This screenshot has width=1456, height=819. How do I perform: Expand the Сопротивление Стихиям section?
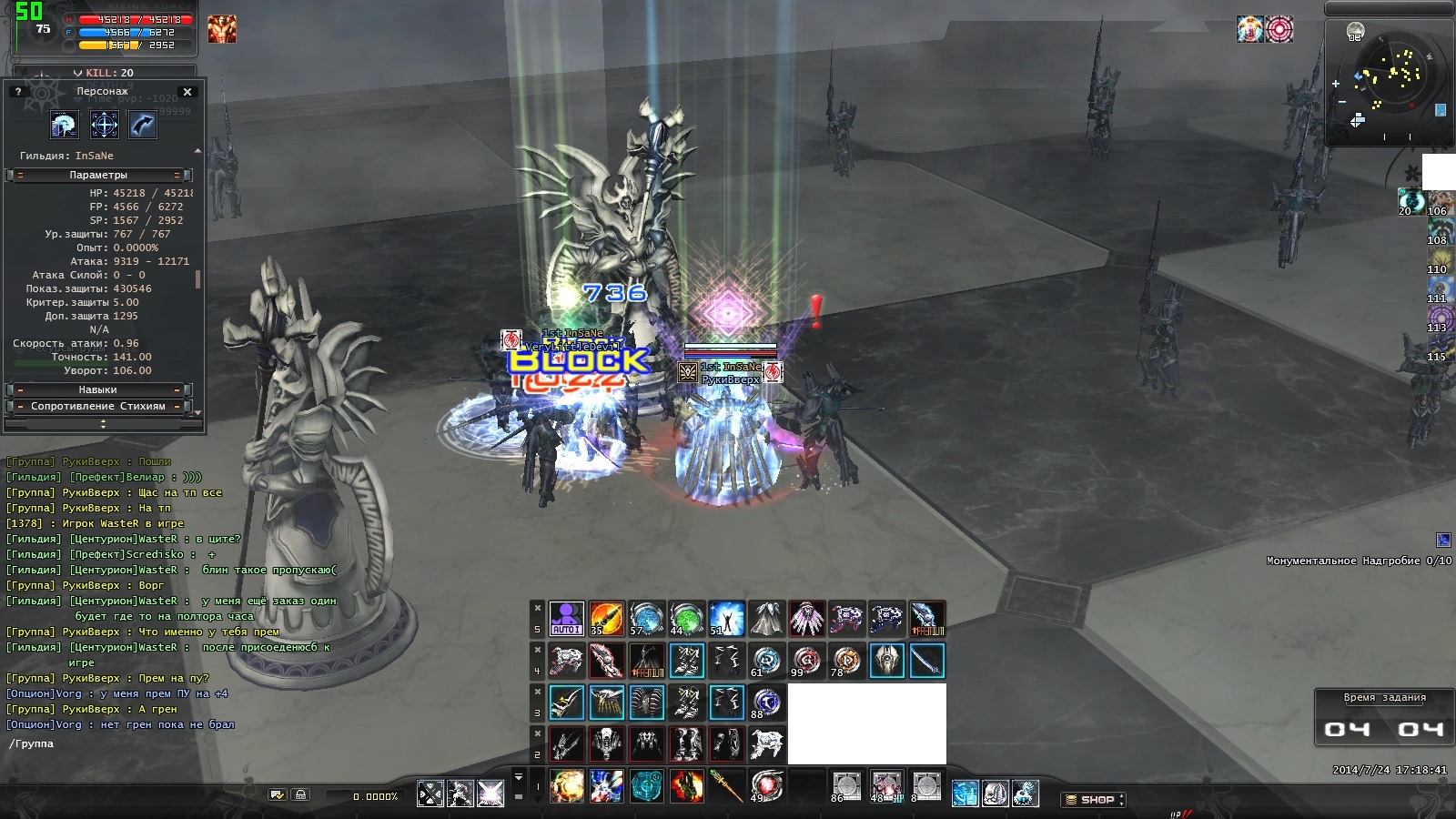click(98, 406)
